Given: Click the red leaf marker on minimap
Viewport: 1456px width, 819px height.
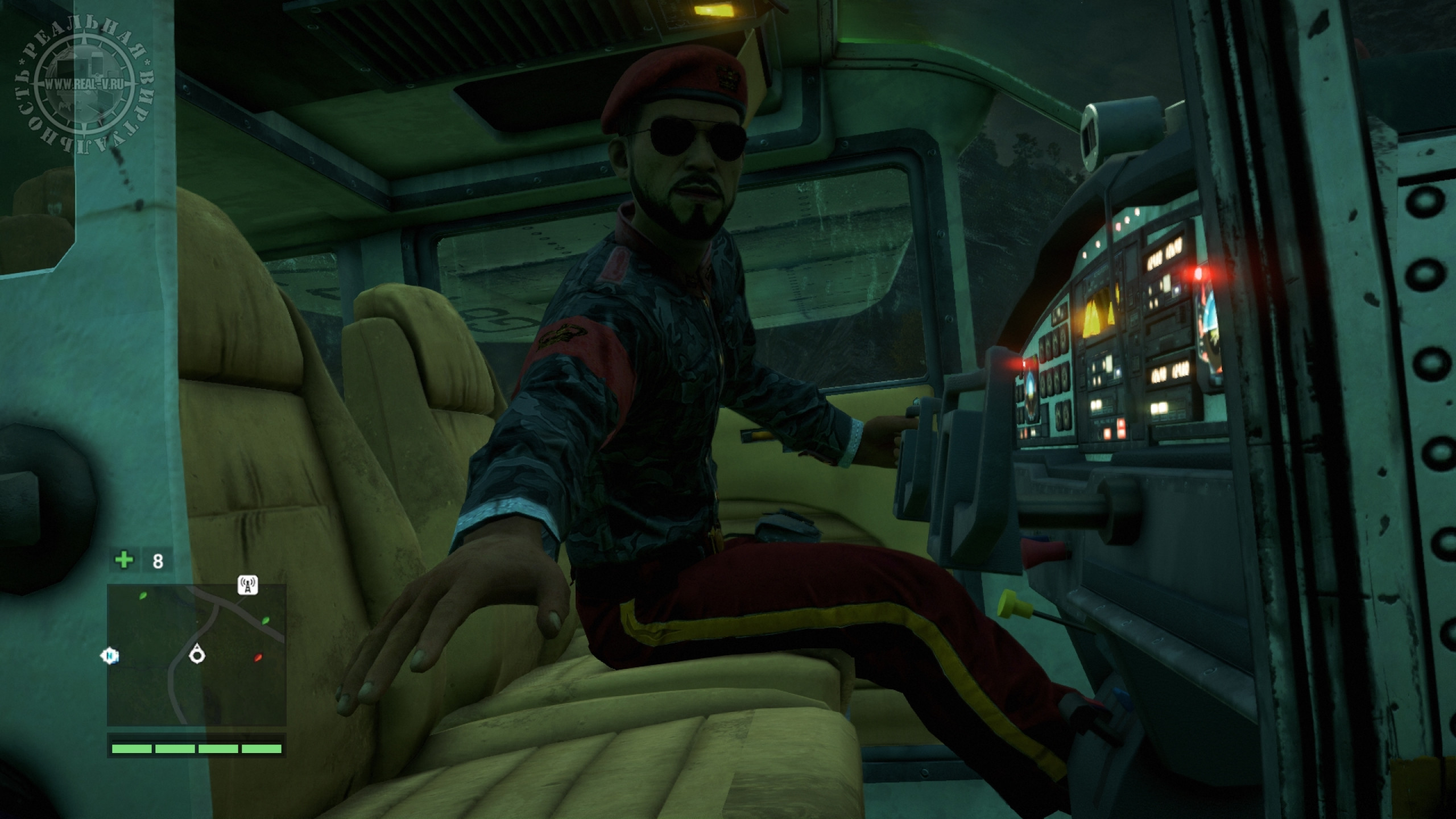Looking at the screenshot, I should coord(258,657).
